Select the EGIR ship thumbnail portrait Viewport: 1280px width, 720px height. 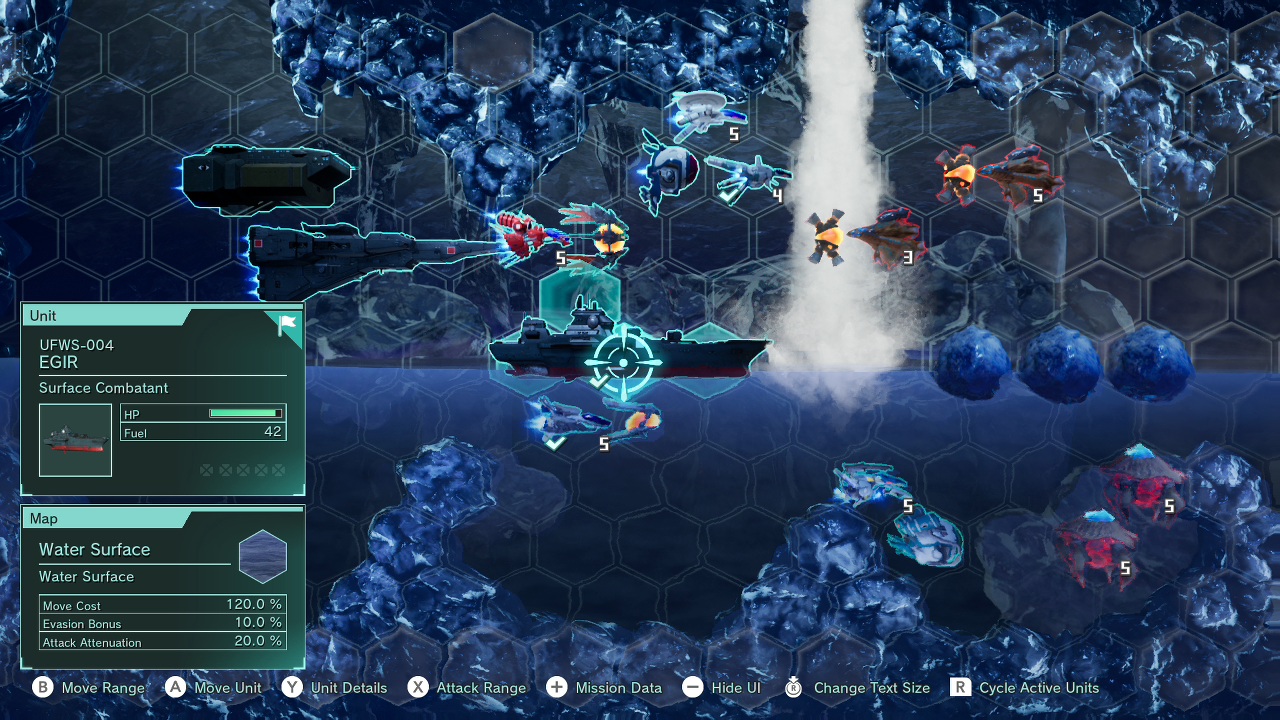(x=75, y=440)
